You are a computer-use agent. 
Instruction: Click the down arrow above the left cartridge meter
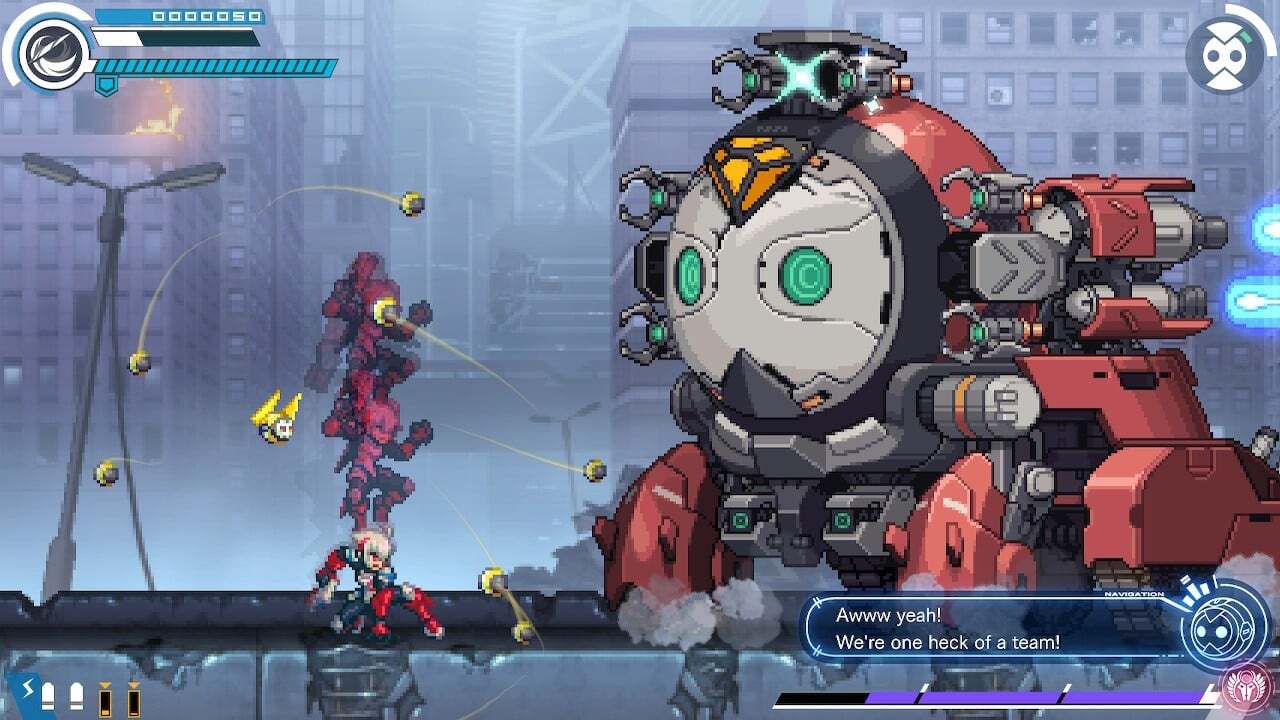coord(106,686)
